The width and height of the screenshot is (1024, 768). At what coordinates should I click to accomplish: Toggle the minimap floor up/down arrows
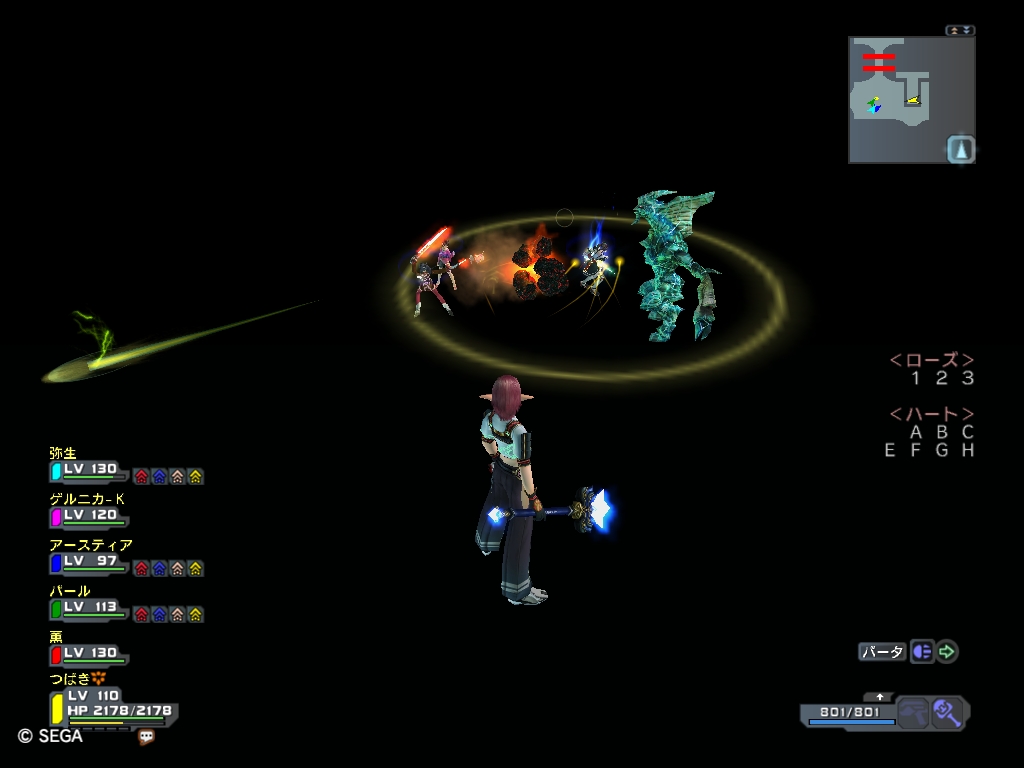coord(960,30)
